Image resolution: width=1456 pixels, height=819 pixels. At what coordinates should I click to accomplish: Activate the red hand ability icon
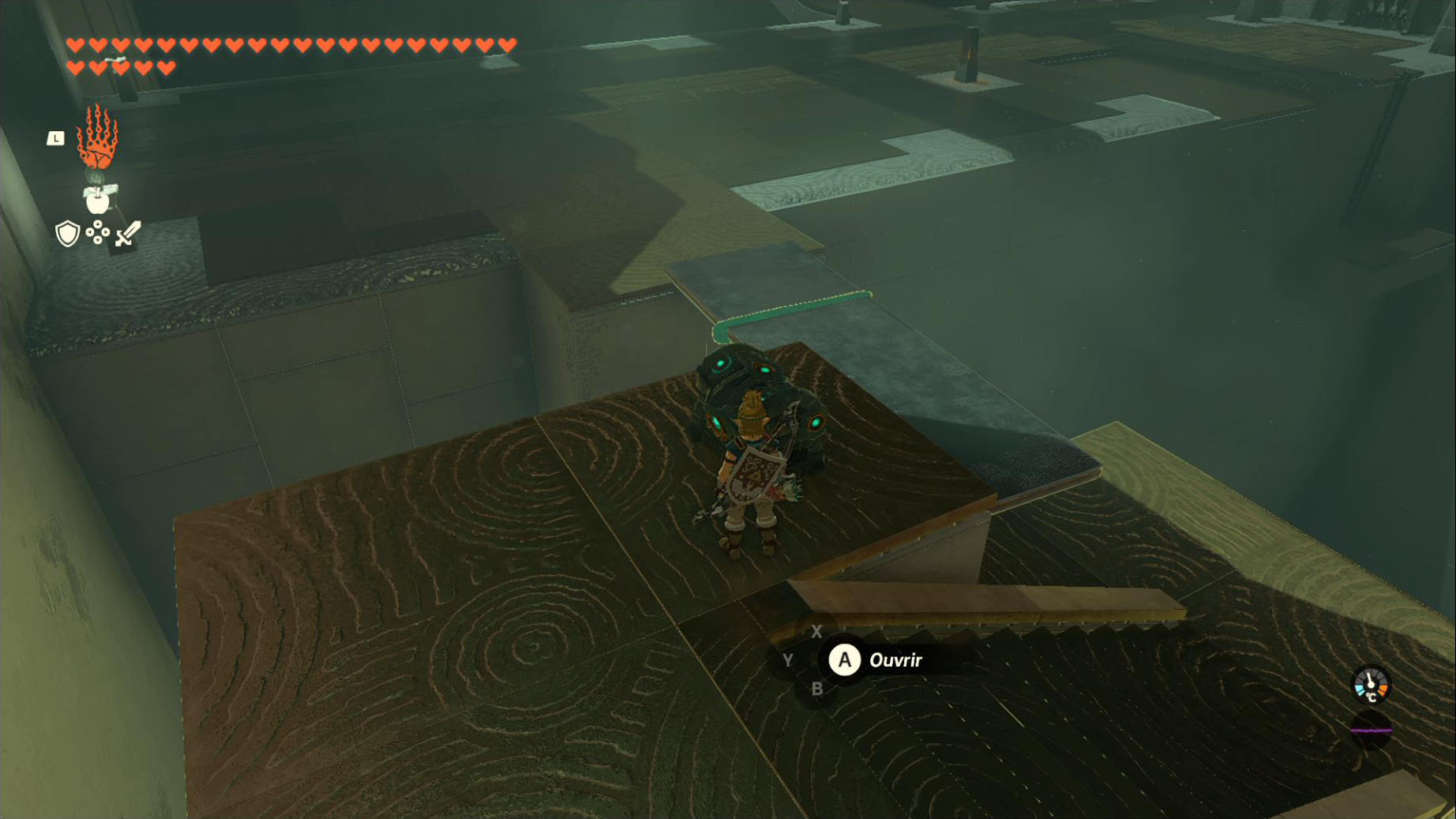tap(97, 138)
